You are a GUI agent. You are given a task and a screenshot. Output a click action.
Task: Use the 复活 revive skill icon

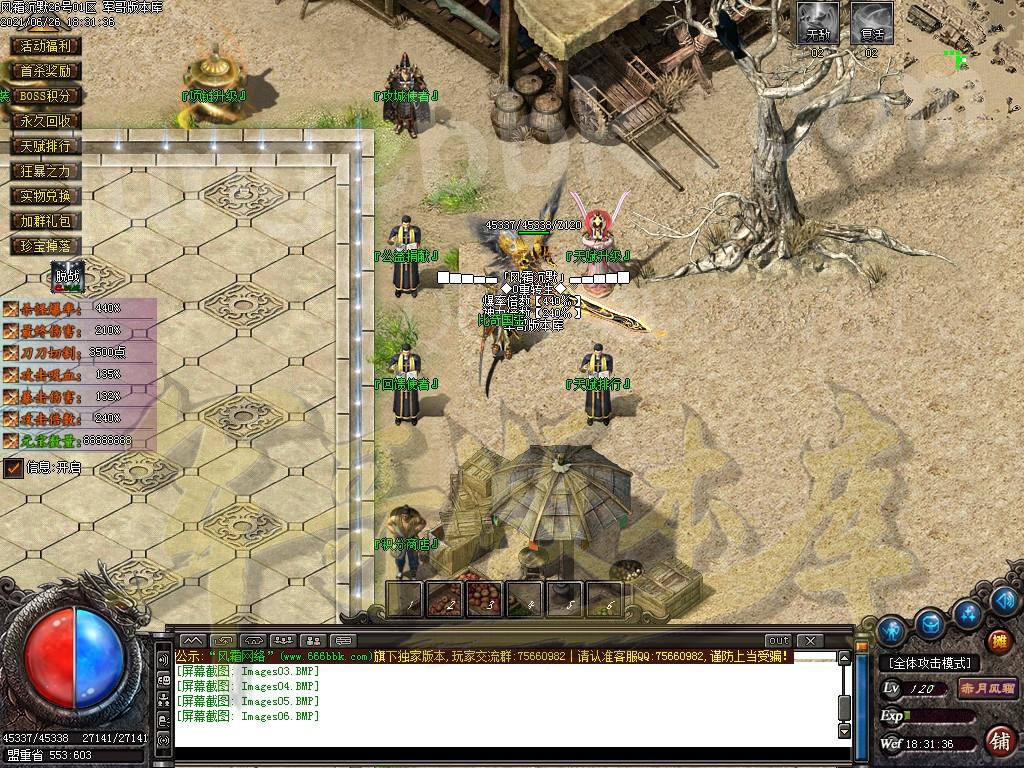tap(871, 23)
